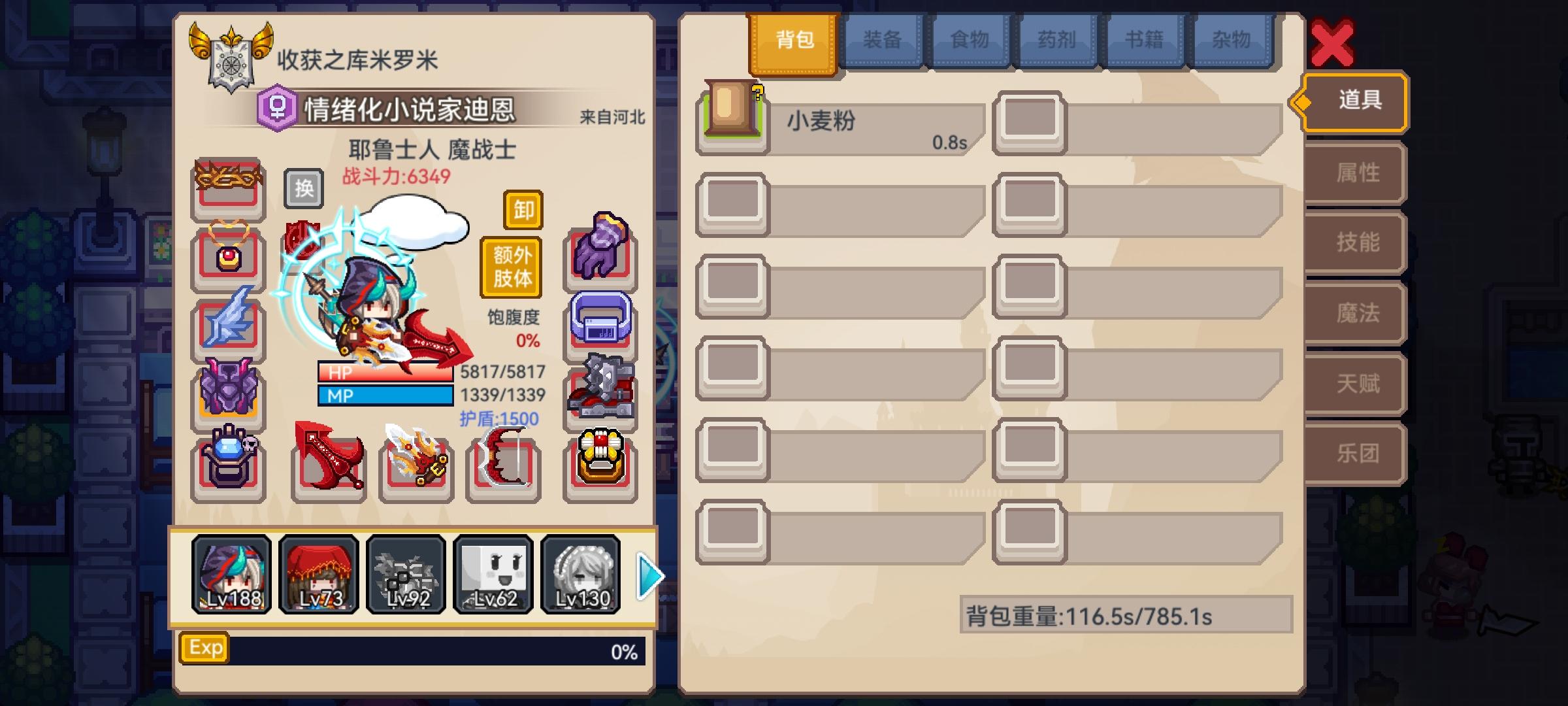Switch to the 食物 food tab

(969, 41)
